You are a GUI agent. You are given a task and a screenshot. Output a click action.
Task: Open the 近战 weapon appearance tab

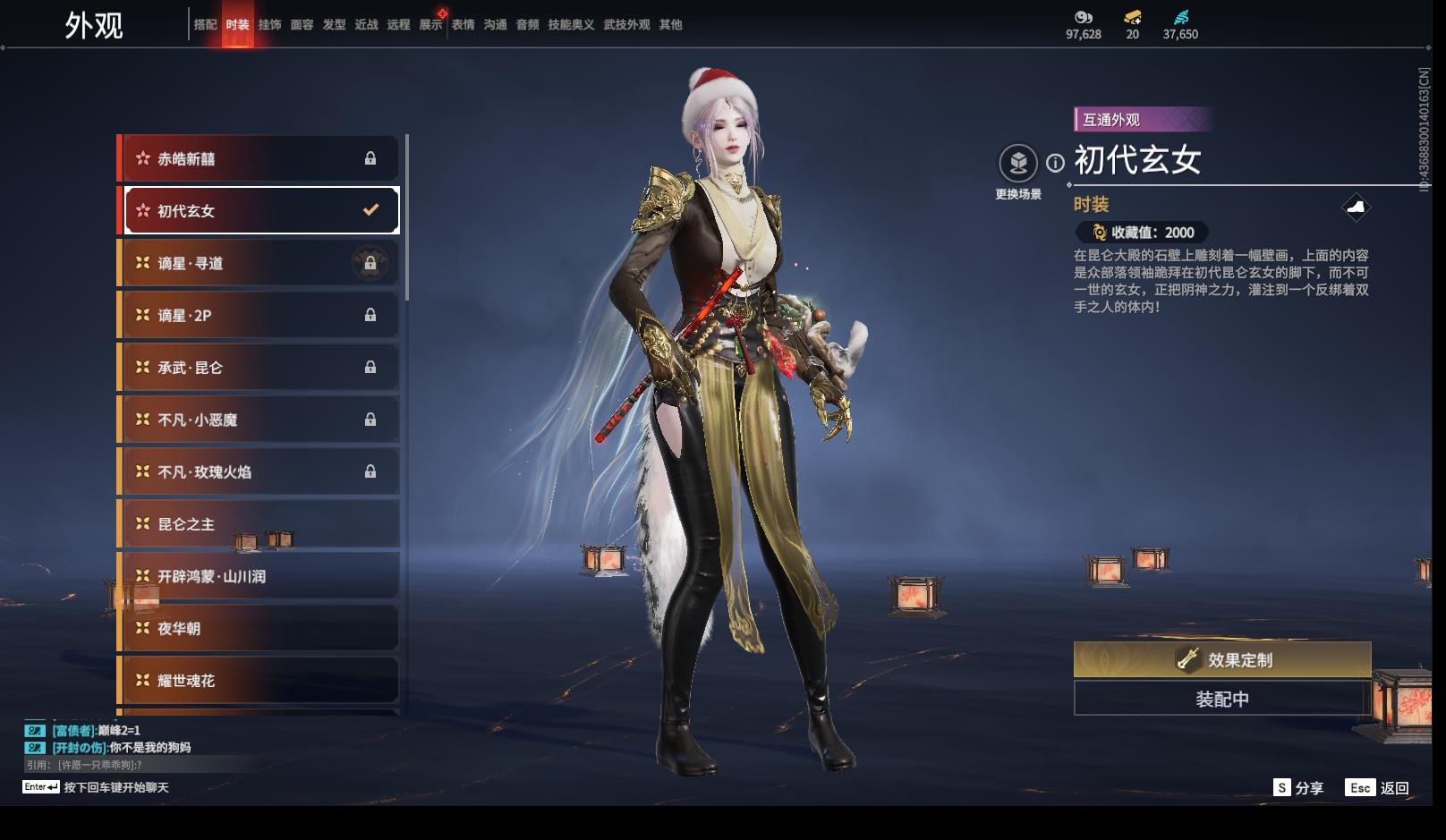pos(366,25)
